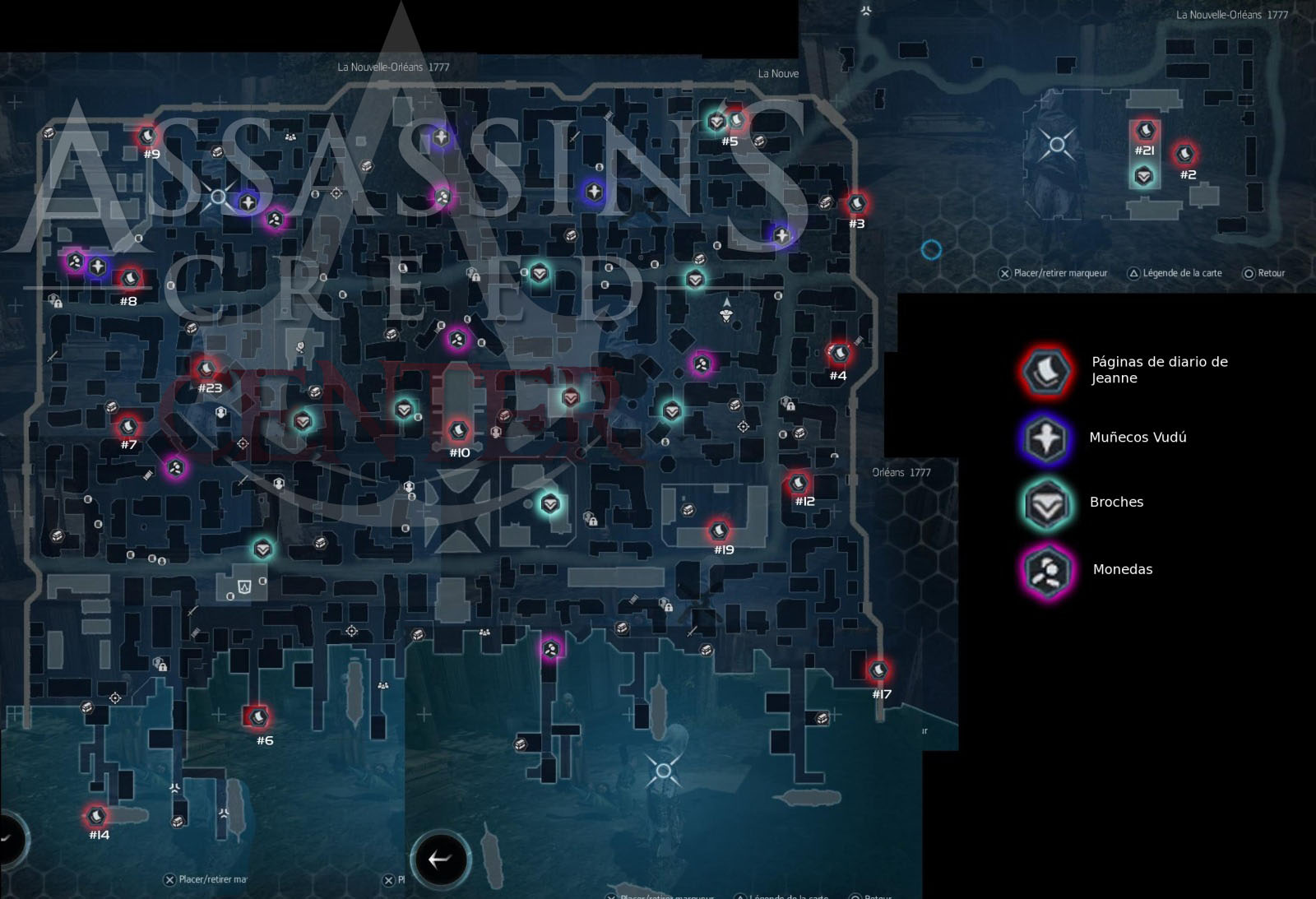Click the Broches legend icon
The height and width of the screenshot is (899, 1316).
[1045, 503]
